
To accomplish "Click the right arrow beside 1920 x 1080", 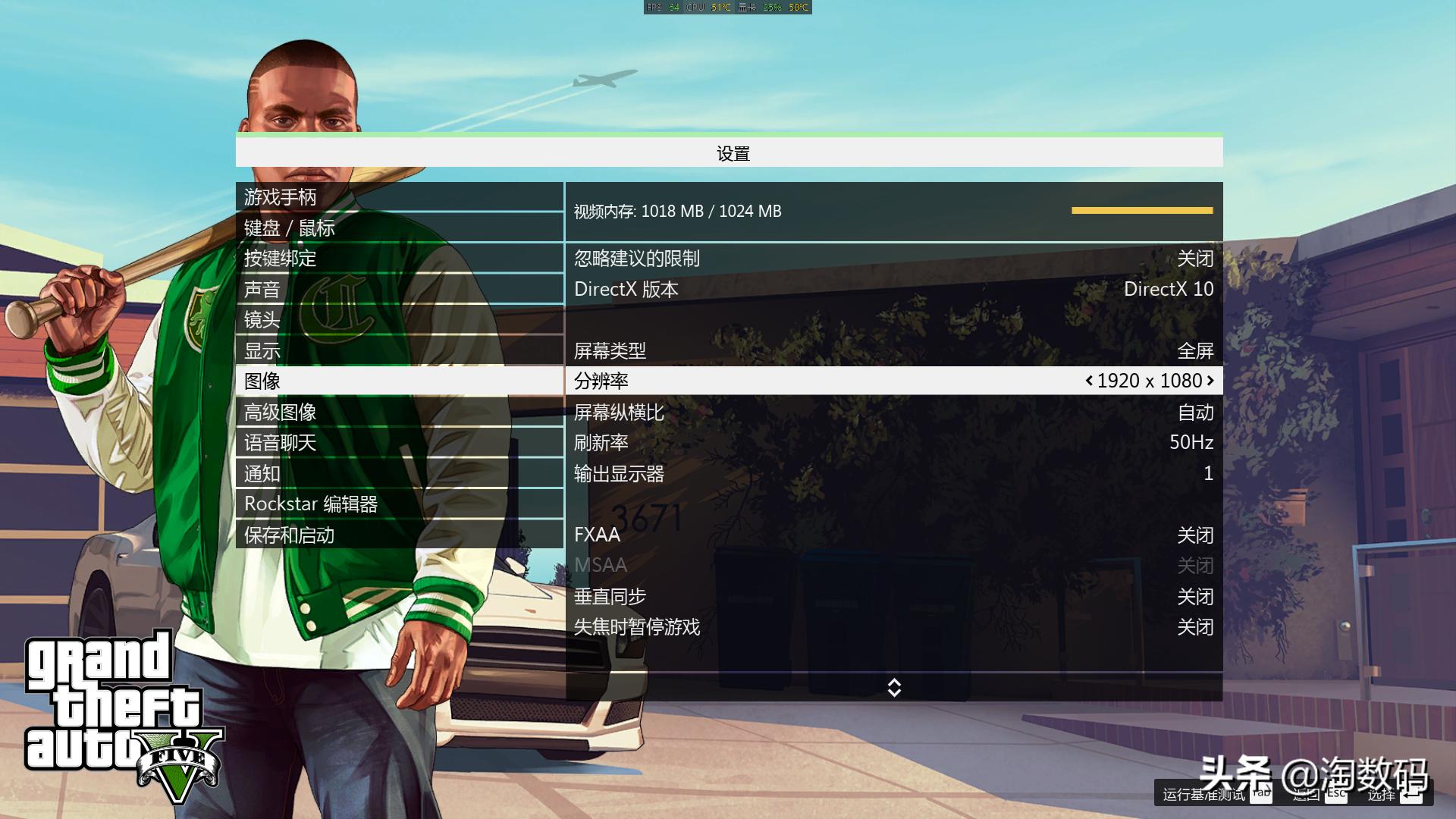I will (x=1211, y=381).
